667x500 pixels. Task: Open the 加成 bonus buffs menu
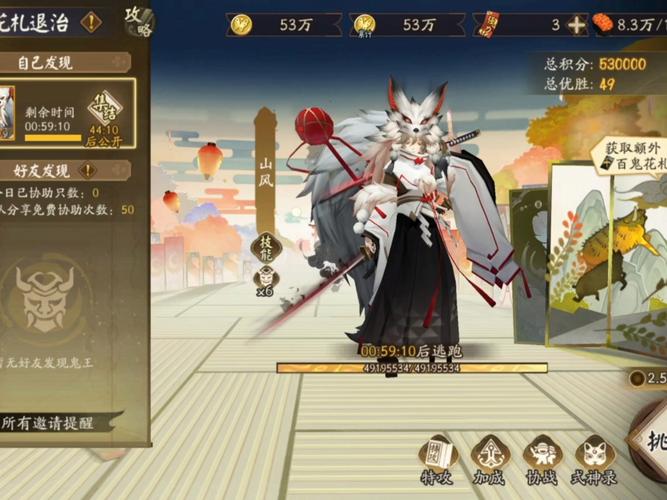[490, 459]
